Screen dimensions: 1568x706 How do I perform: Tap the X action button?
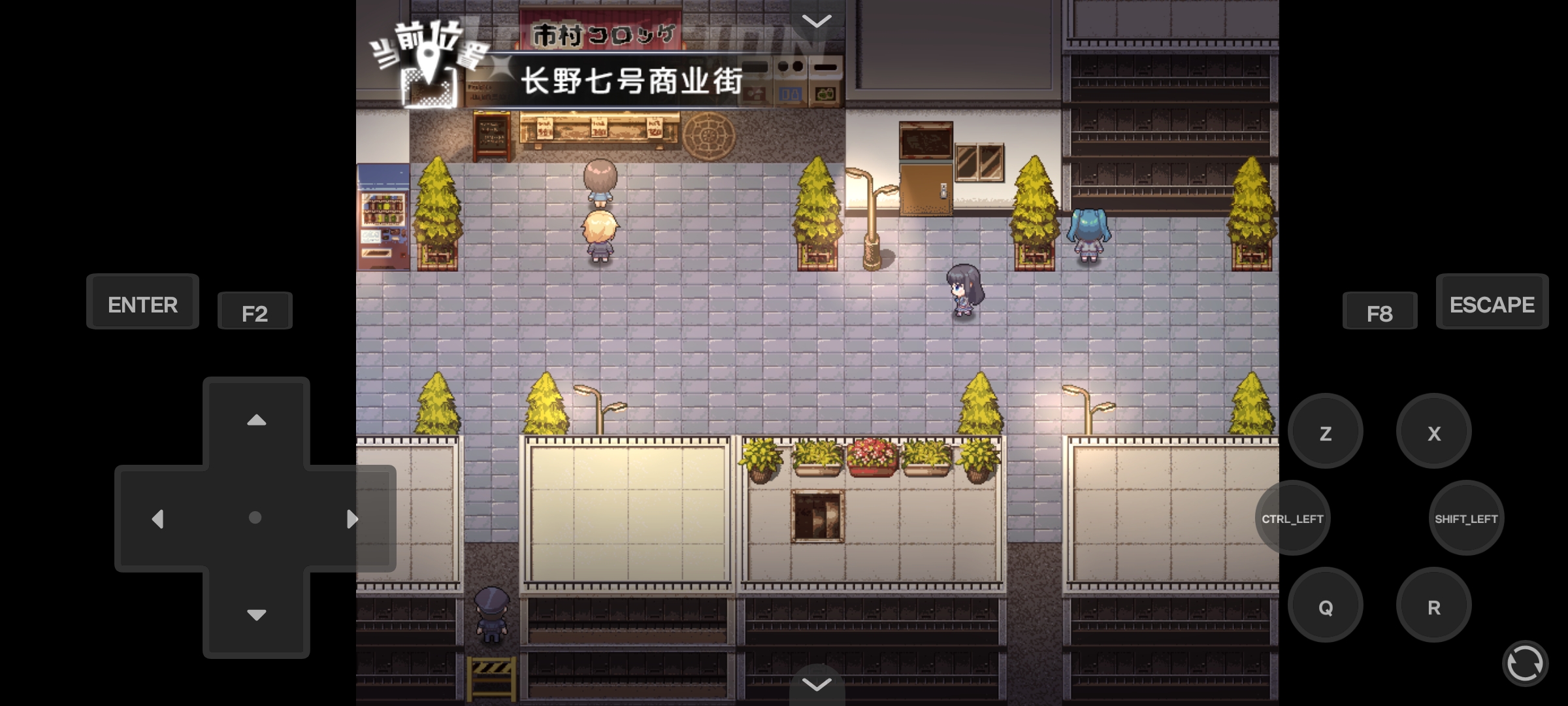tap(1433, 430)
